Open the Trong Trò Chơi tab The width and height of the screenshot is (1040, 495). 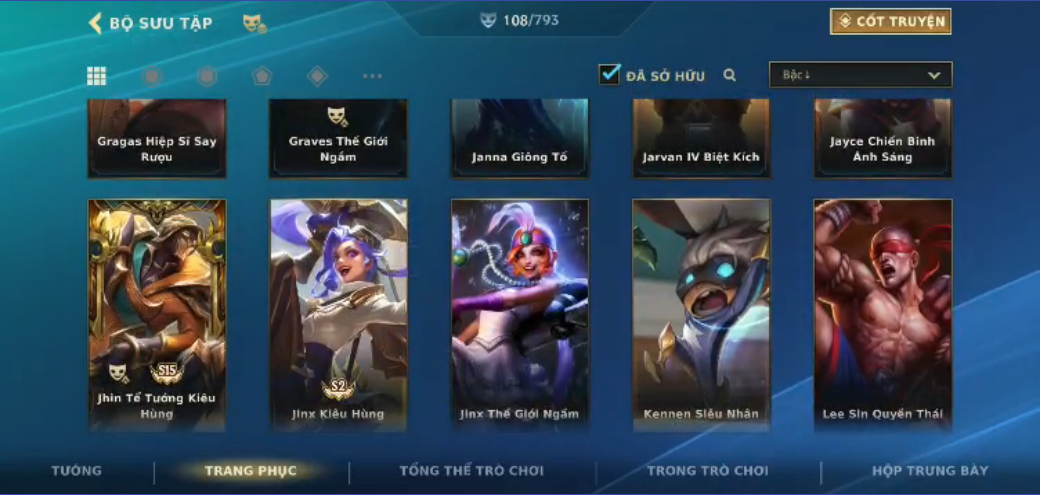coord(708,470)
